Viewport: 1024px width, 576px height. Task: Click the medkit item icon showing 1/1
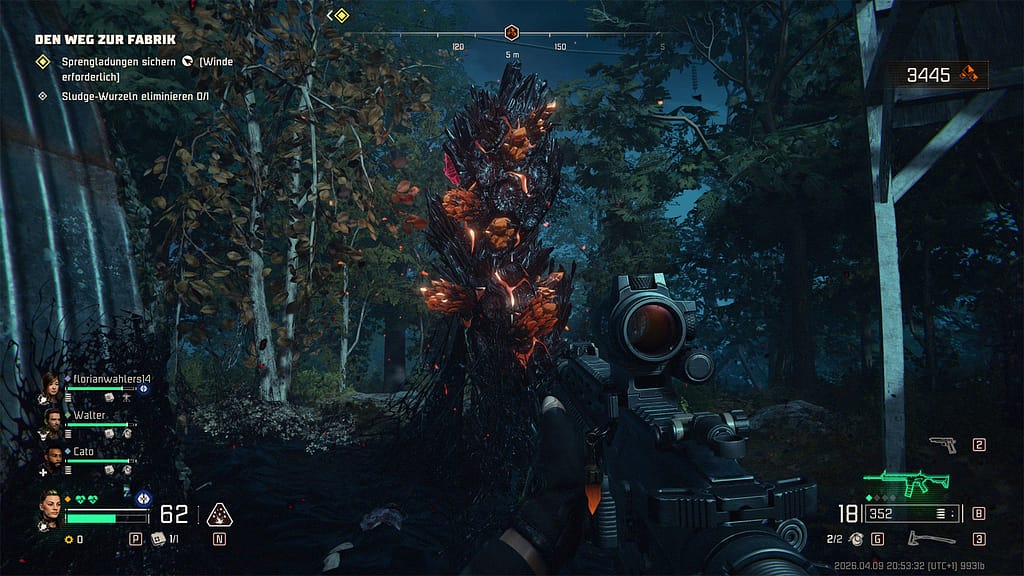(158, 539)
